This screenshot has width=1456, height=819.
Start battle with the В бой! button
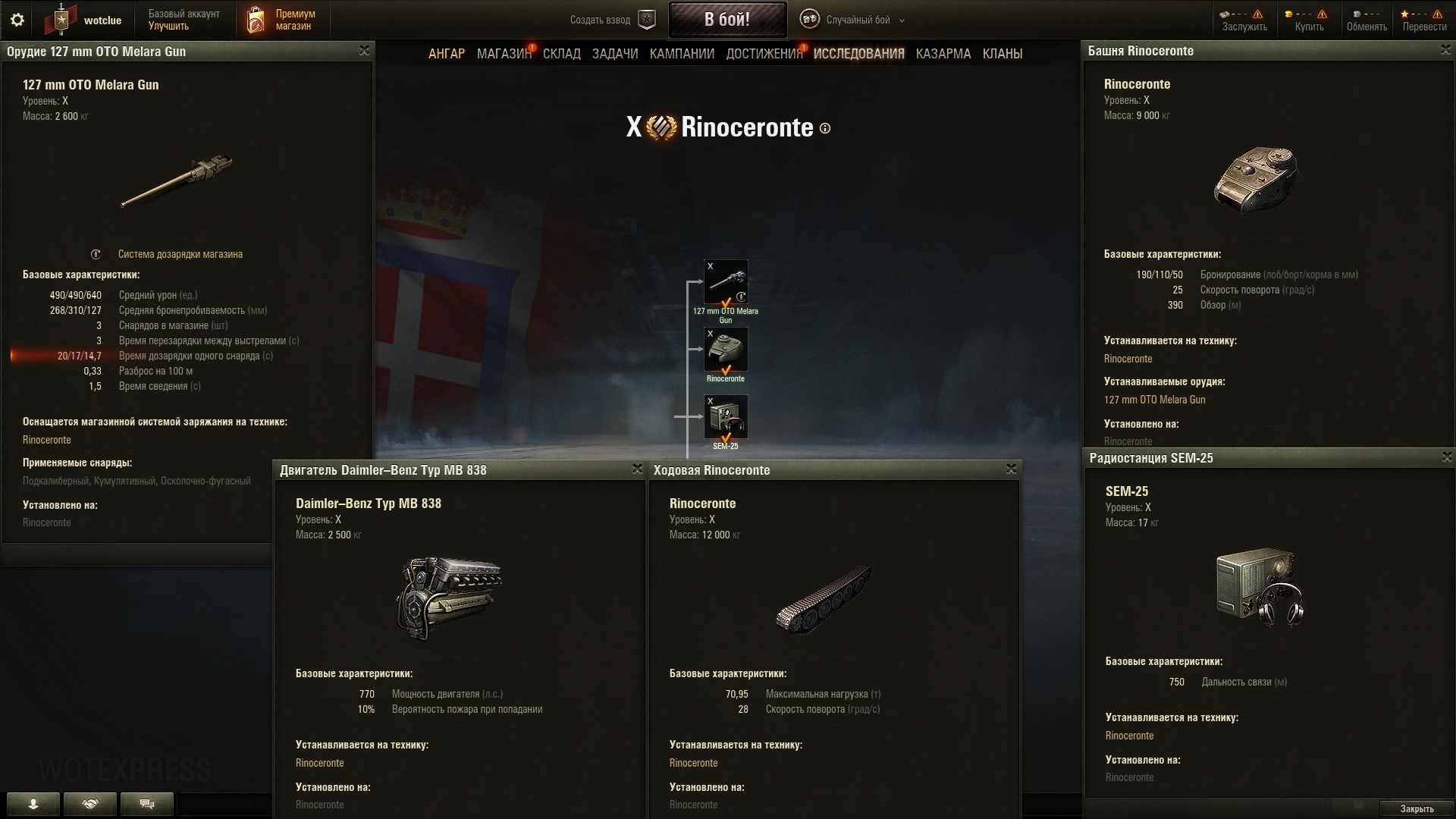[726, 20]
